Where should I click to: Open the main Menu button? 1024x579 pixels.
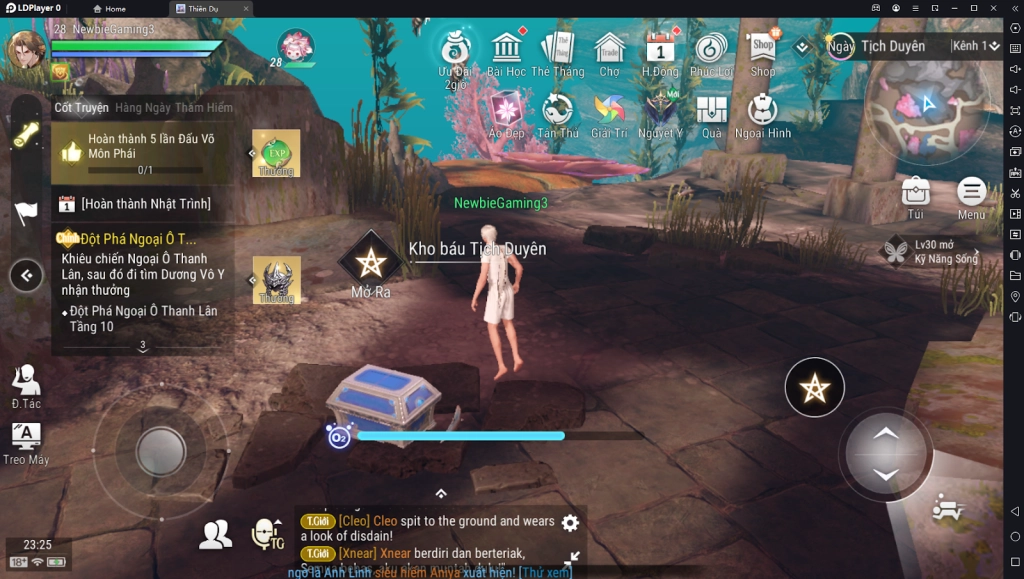971,193
